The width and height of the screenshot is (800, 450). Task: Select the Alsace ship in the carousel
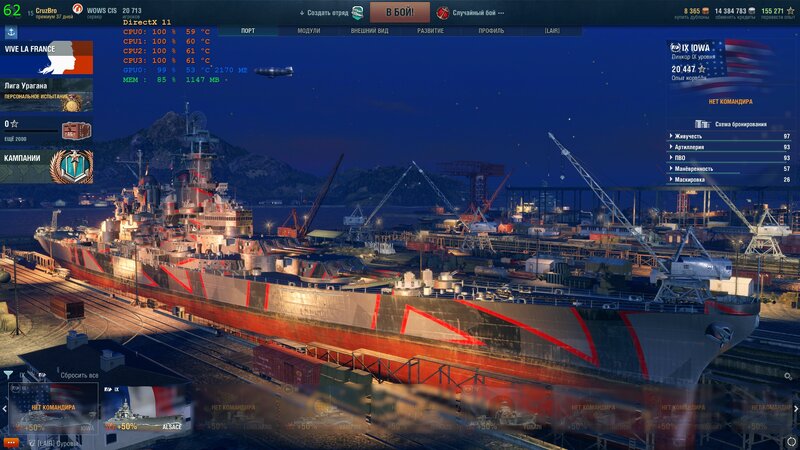[146, 409]
